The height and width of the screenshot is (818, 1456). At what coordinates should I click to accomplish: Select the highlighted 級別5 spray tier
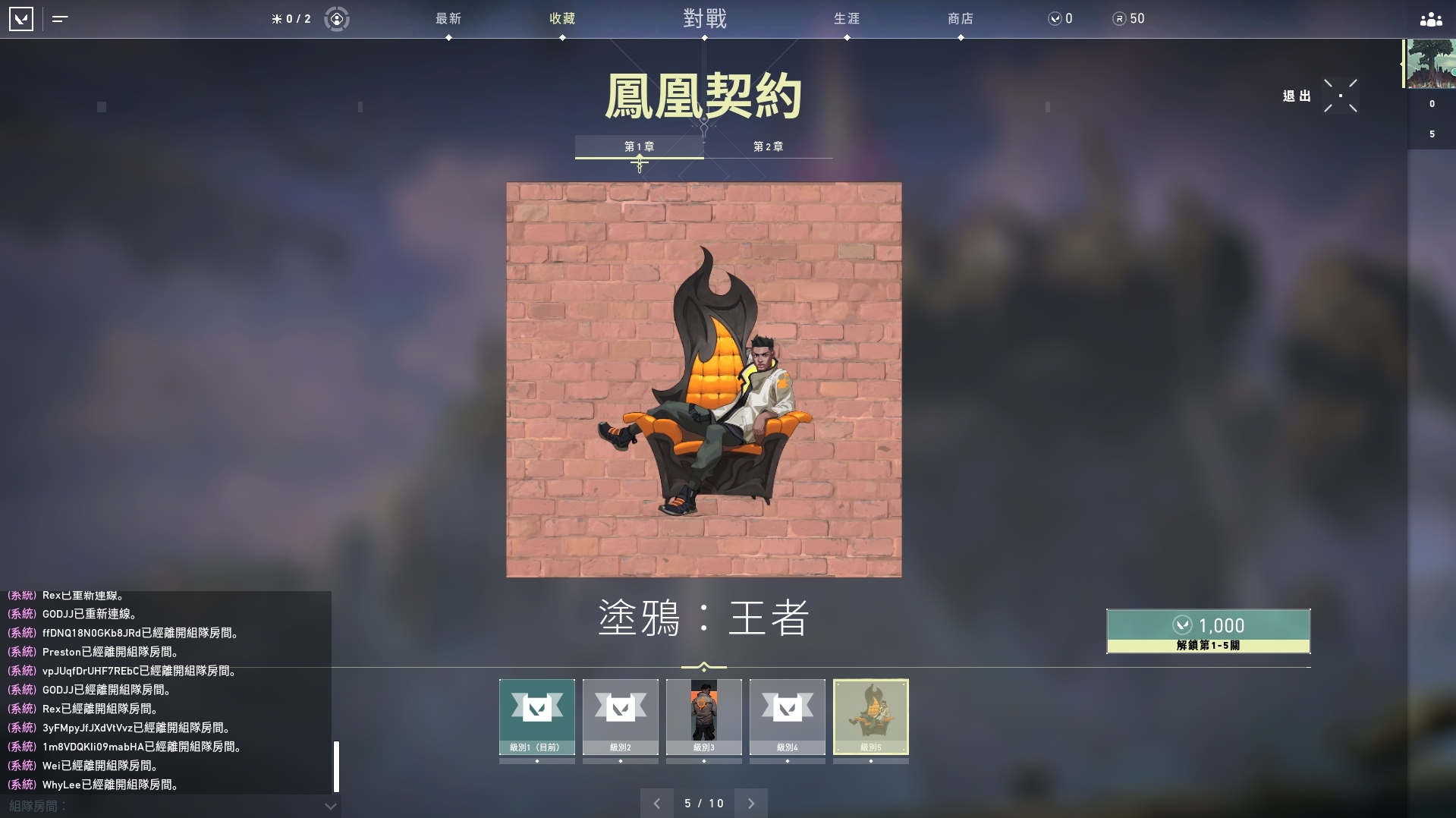point(871,716)
